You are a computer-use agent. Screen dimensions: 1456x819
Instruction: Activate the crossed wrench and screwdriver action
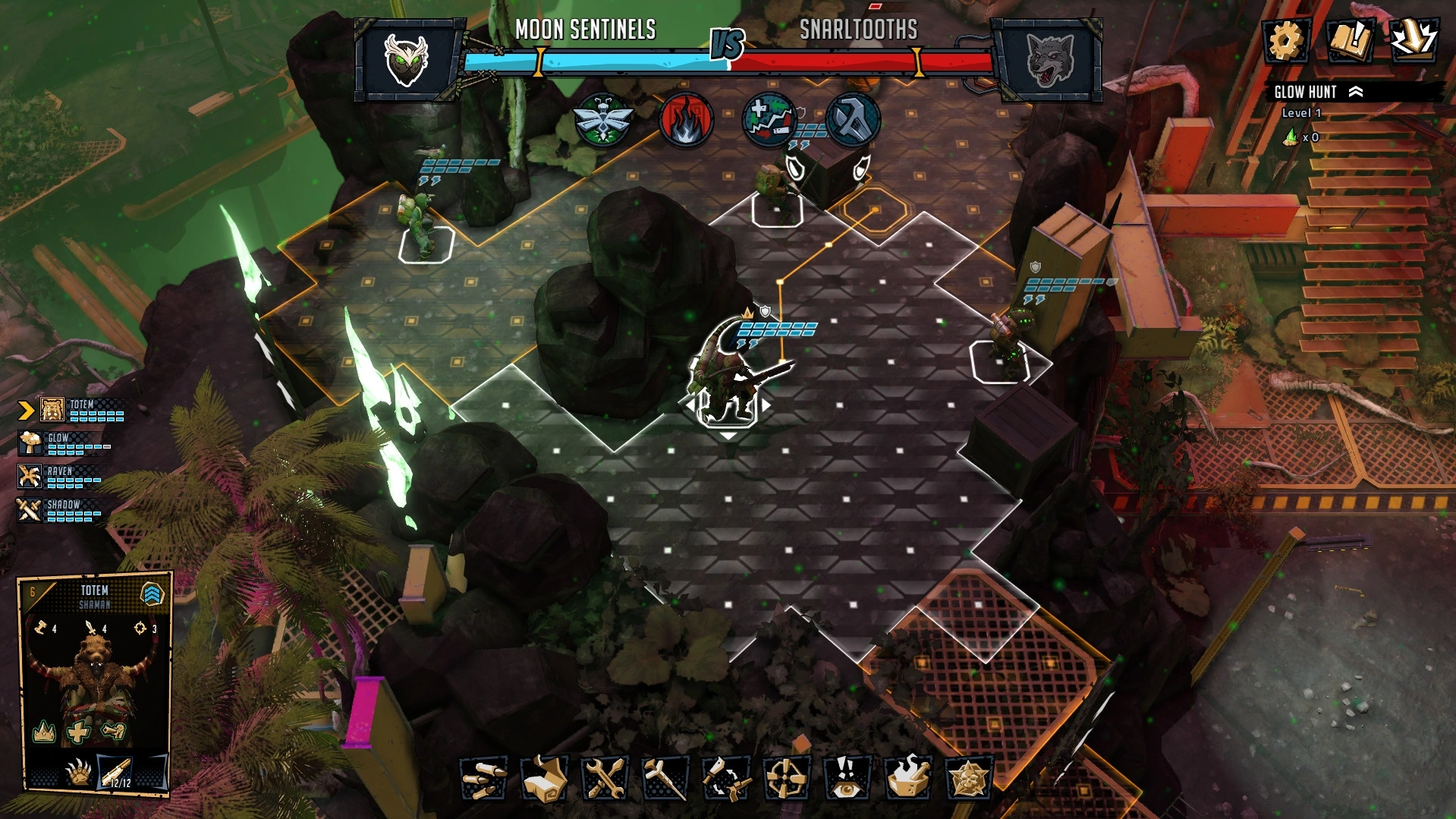(604, 779)
